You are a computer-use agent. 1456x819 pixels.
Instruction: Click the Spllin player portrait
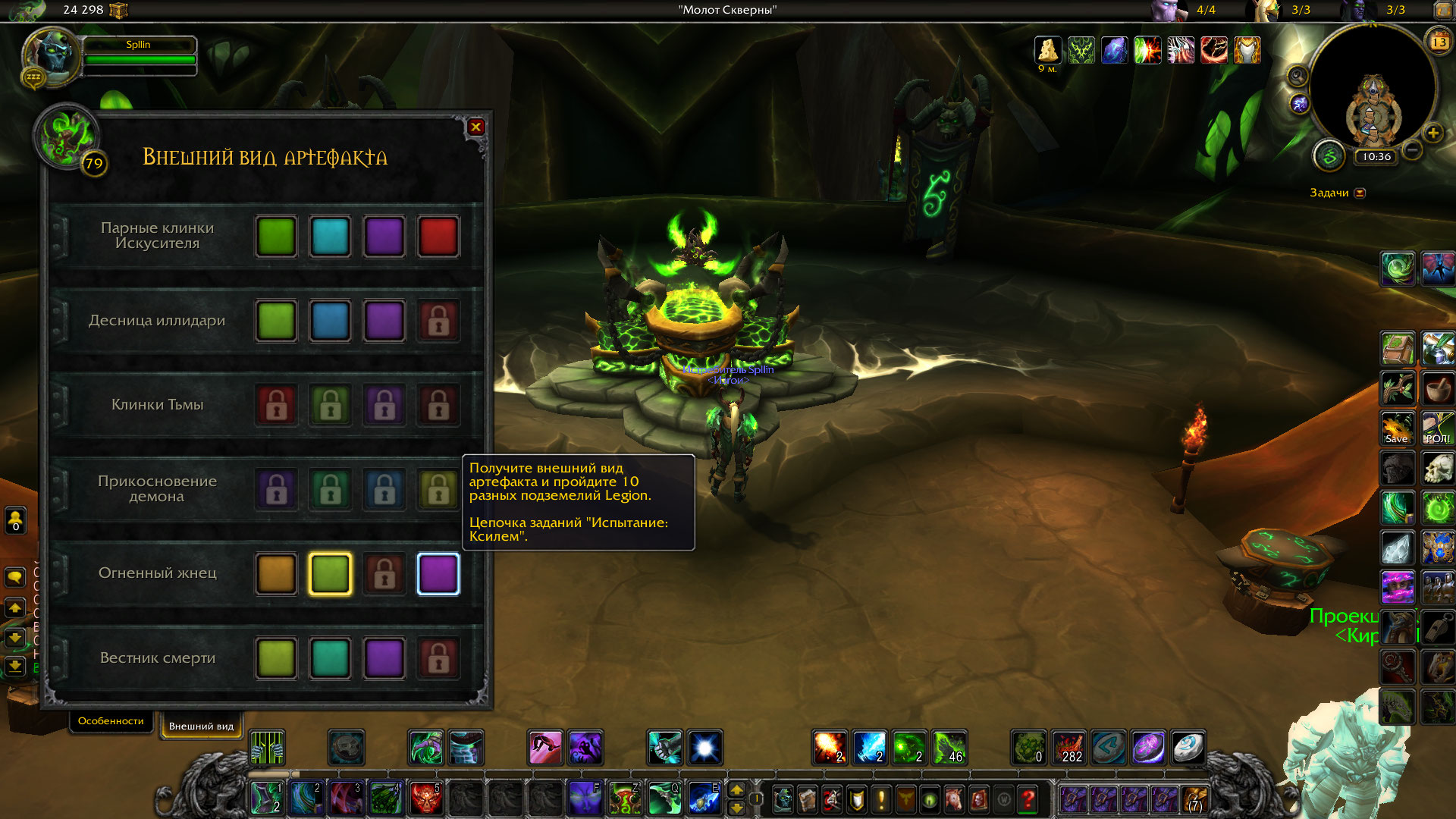point(52,55)
